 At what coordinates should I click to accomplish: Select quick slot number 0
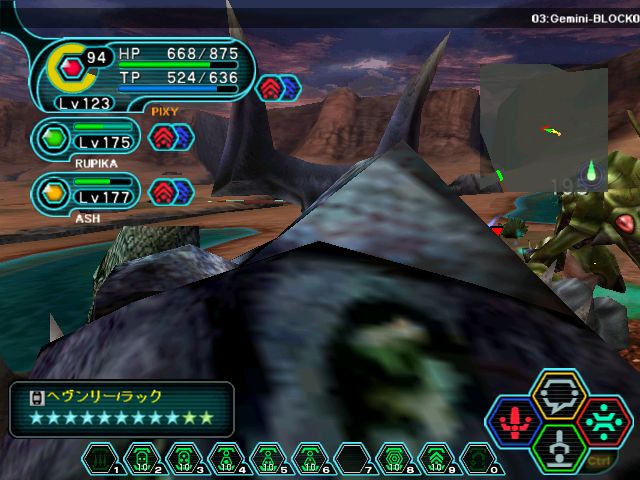(477, 459)
